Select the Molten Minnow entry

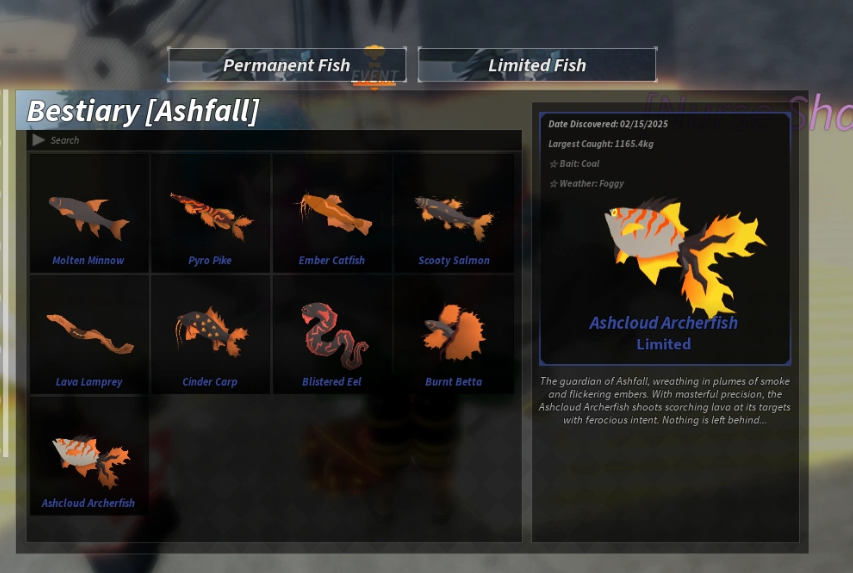point(89,214)
